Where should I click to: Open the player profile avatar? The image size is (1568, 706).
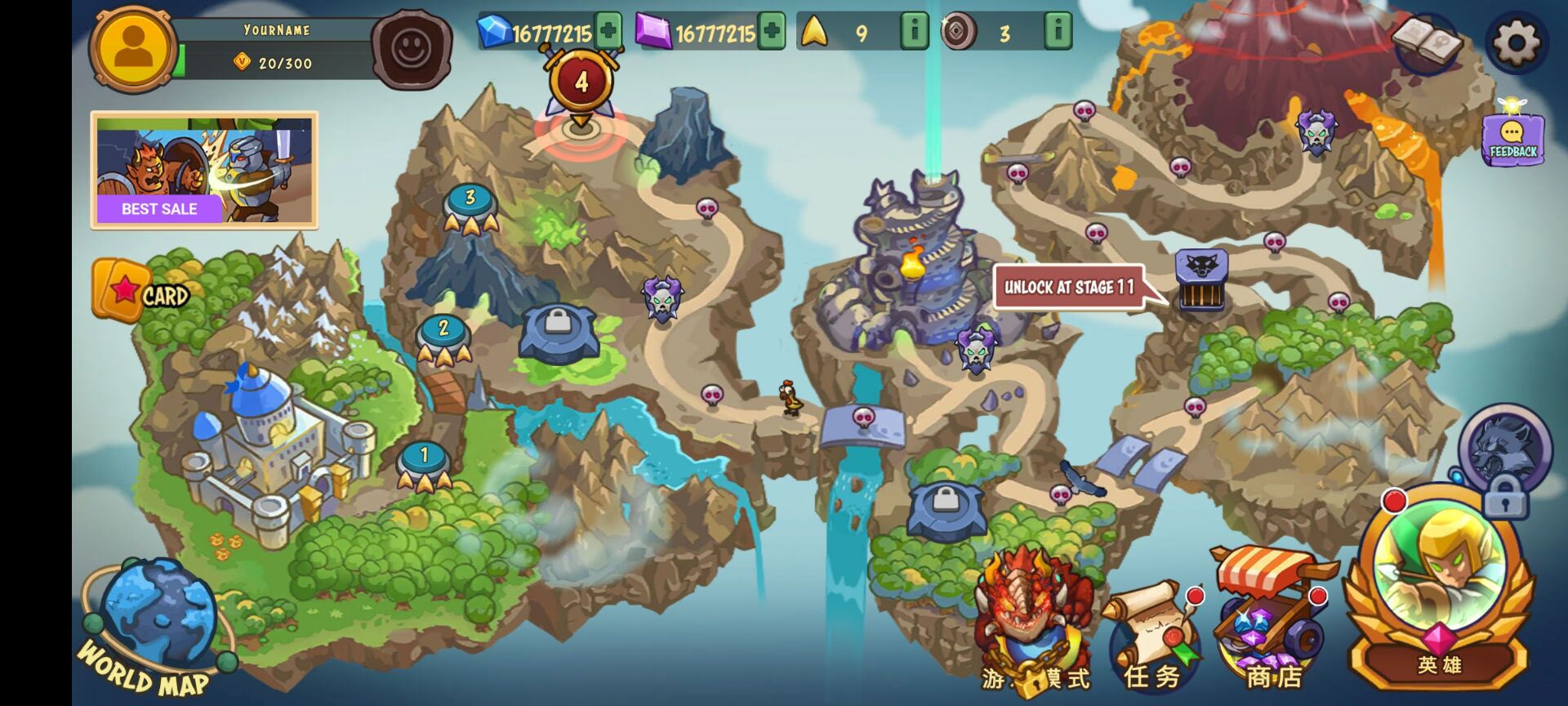pos(133,48)
